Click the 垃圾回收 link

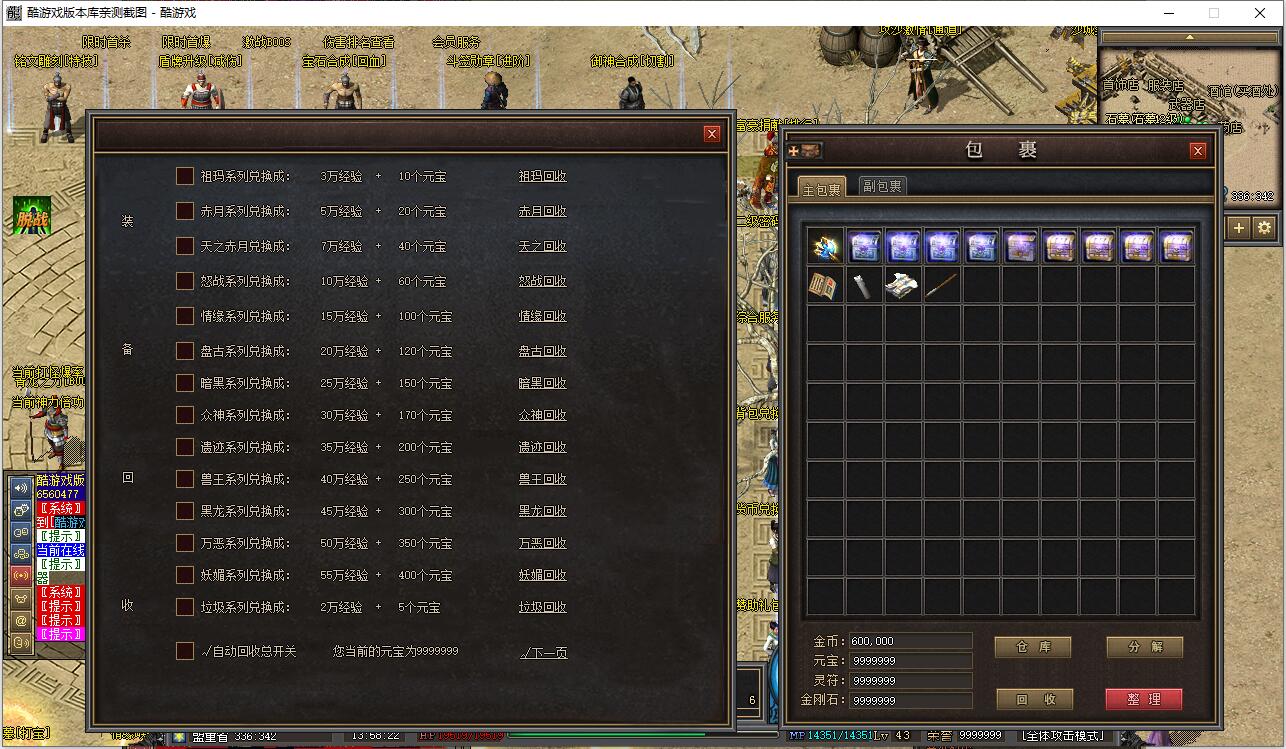tap(542, 607)
